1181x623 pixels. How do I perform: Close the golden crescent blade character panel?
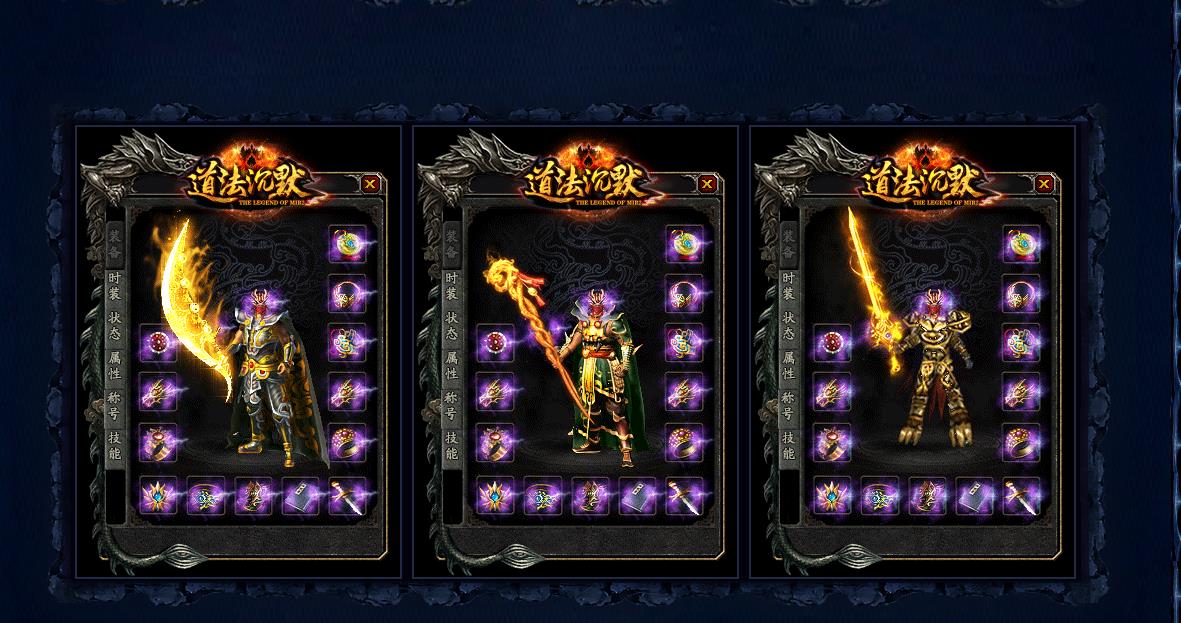tap(370, 183)
